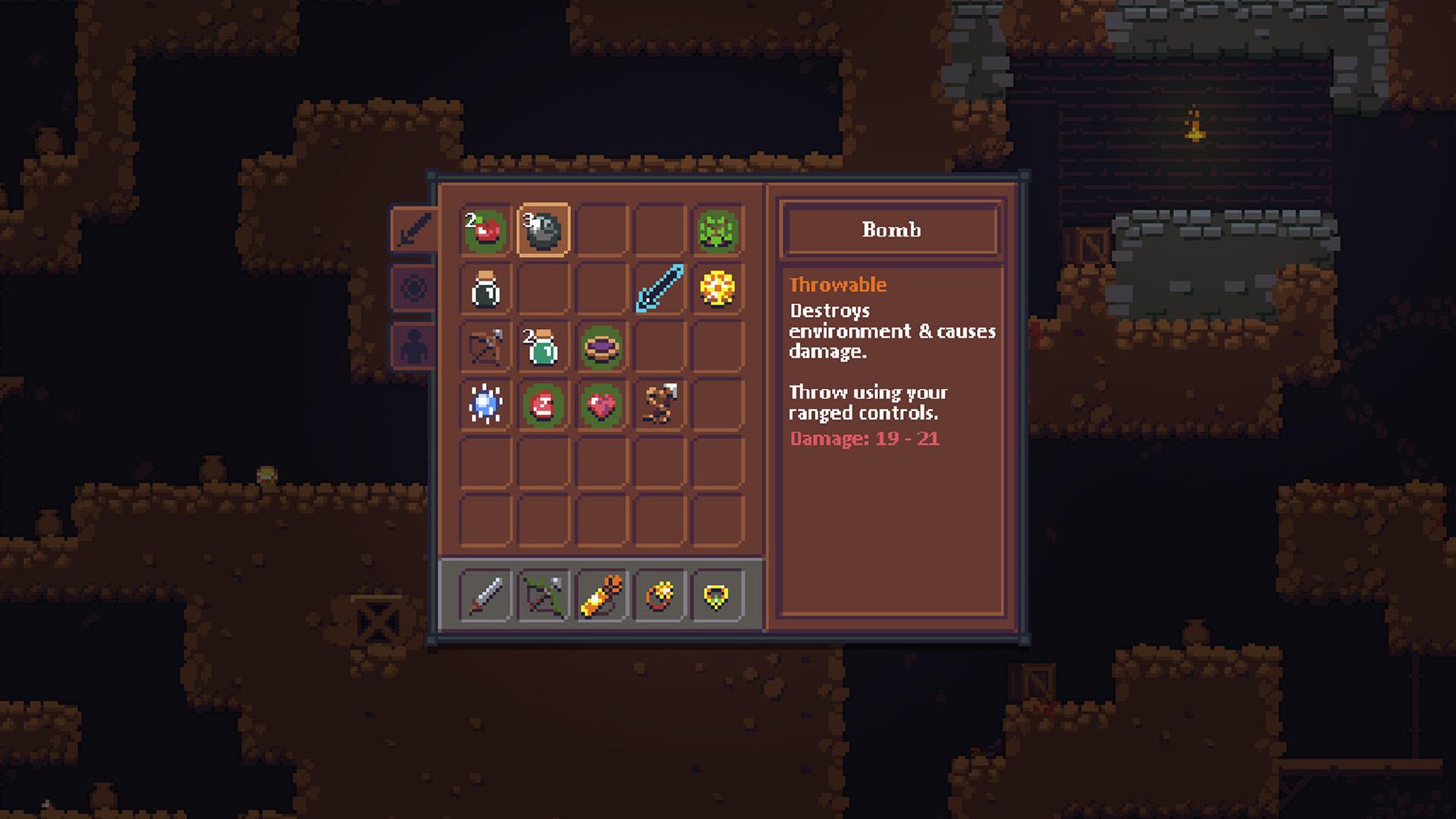Select the stack of green potions
This screenshot has width=1456, height=819.
(x=541, y=349)
